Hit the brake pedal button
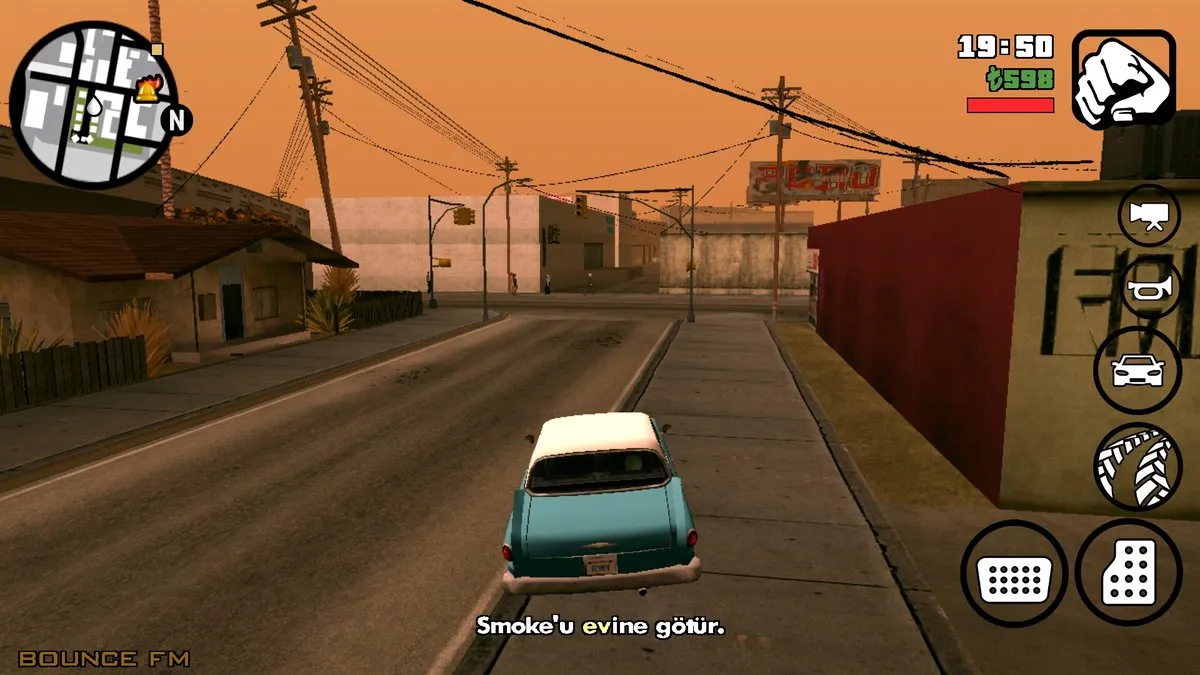Image resolution: width=1200 pixels, height=675 pixels. (1014, 574)
